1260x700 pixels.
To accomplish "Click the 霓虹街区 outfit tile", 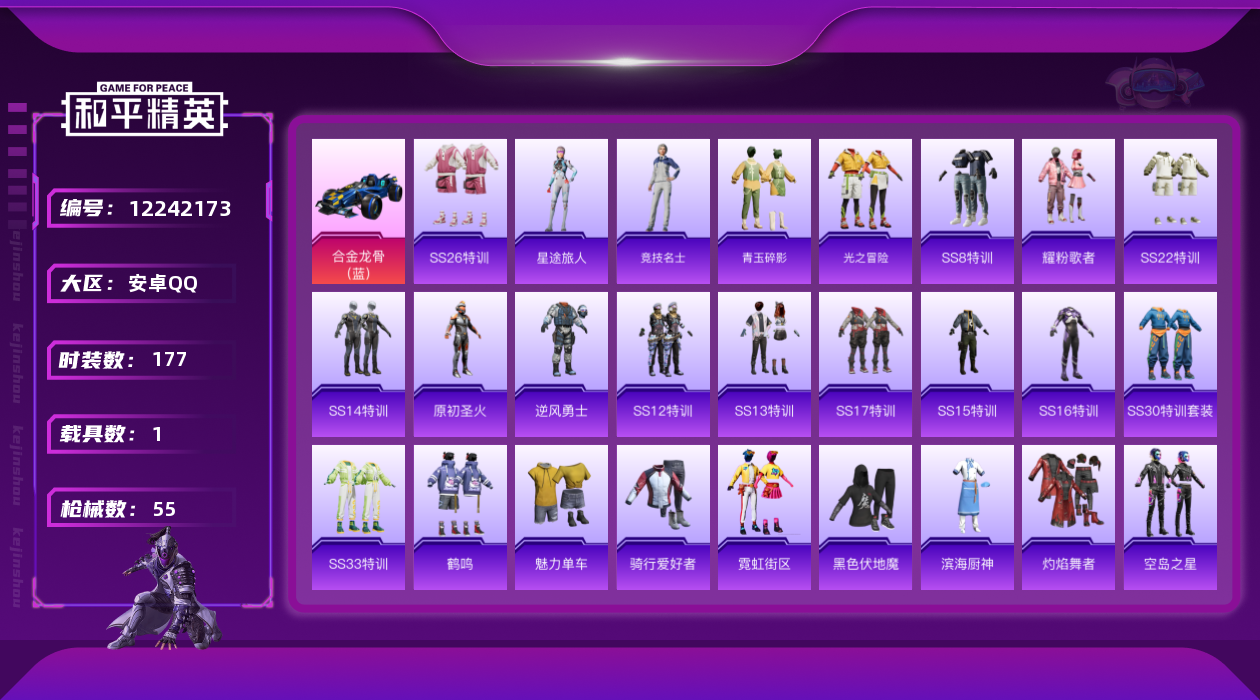I will coord(764,517).
